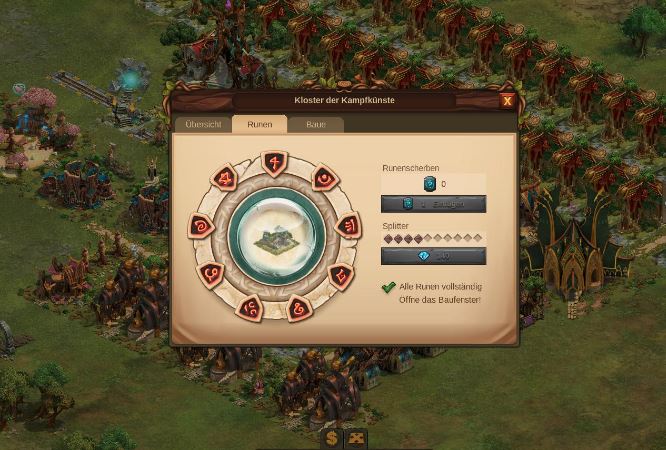666x450 pixels.
Task: Click the dollar sign button
Action: (x=332, y=438)
